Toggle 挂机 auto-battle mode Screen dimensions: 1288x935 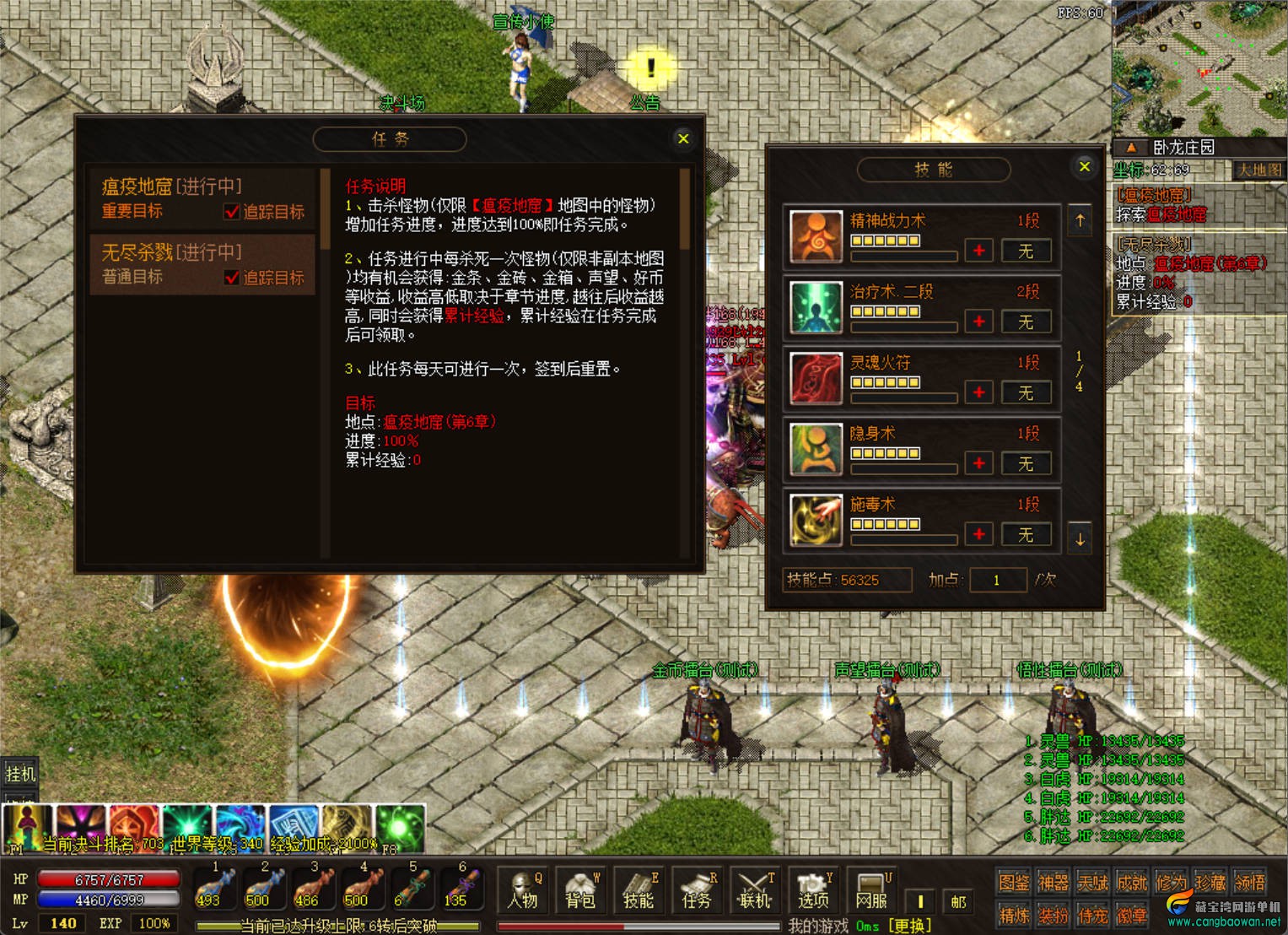coord(20,773)
